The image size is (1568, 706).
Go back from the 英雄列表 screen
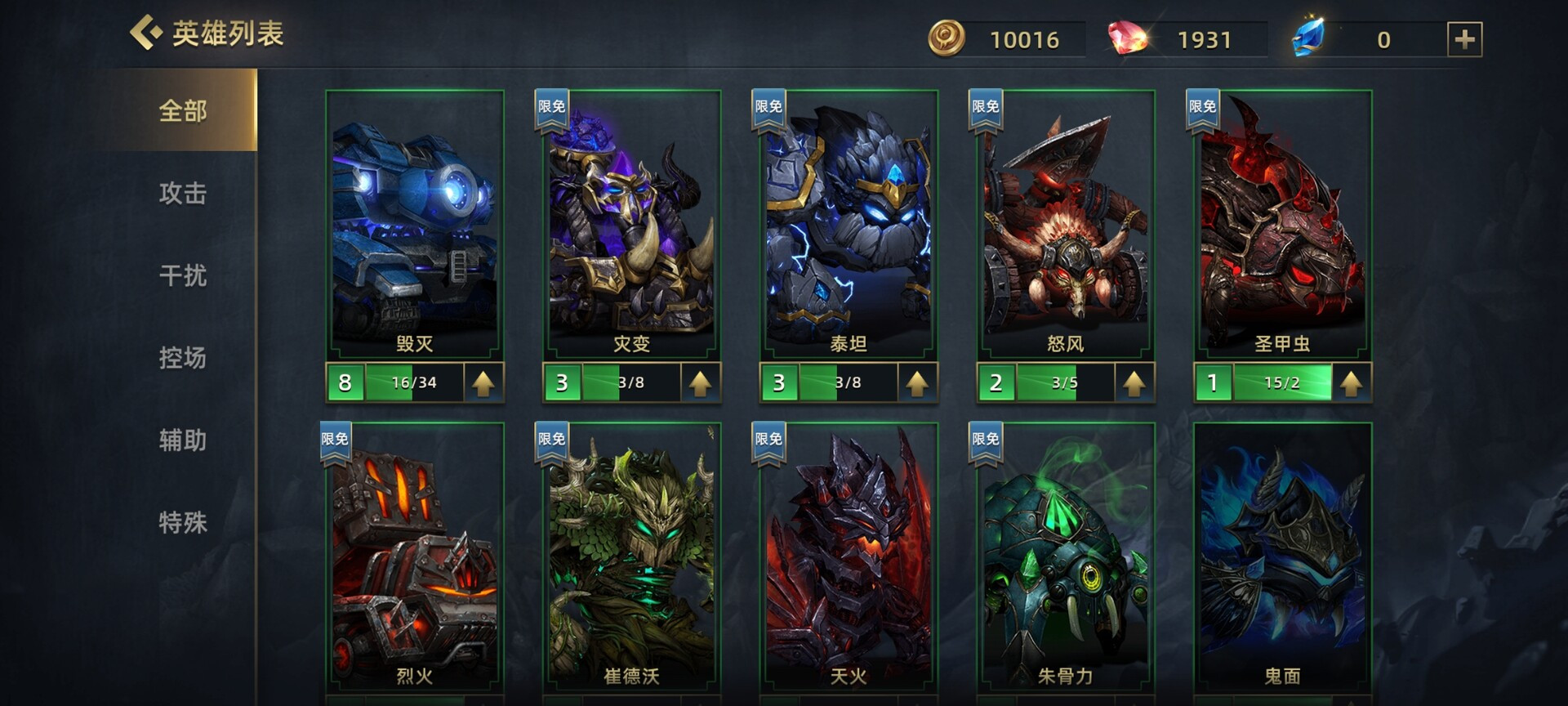pos(147,33)
